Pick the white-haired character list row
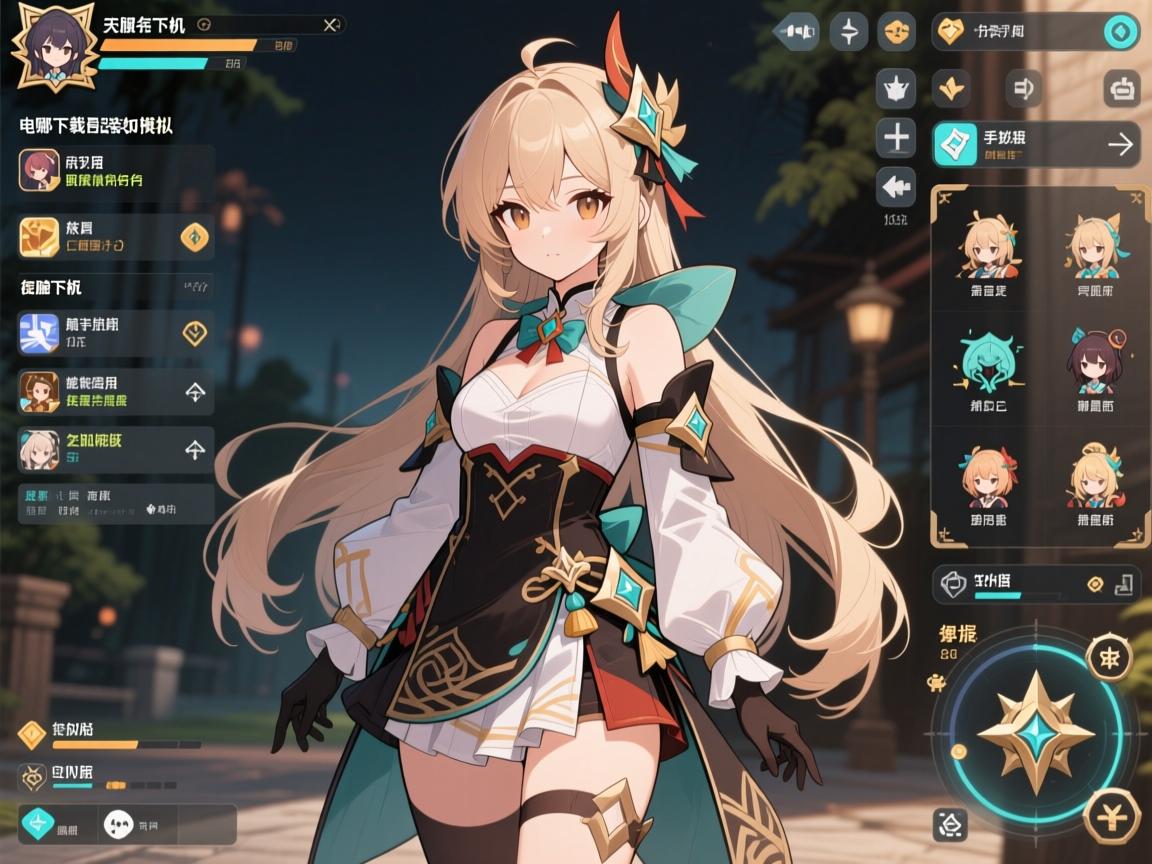This screenshot has height=864, width=1152. click(x=116, y=450)
